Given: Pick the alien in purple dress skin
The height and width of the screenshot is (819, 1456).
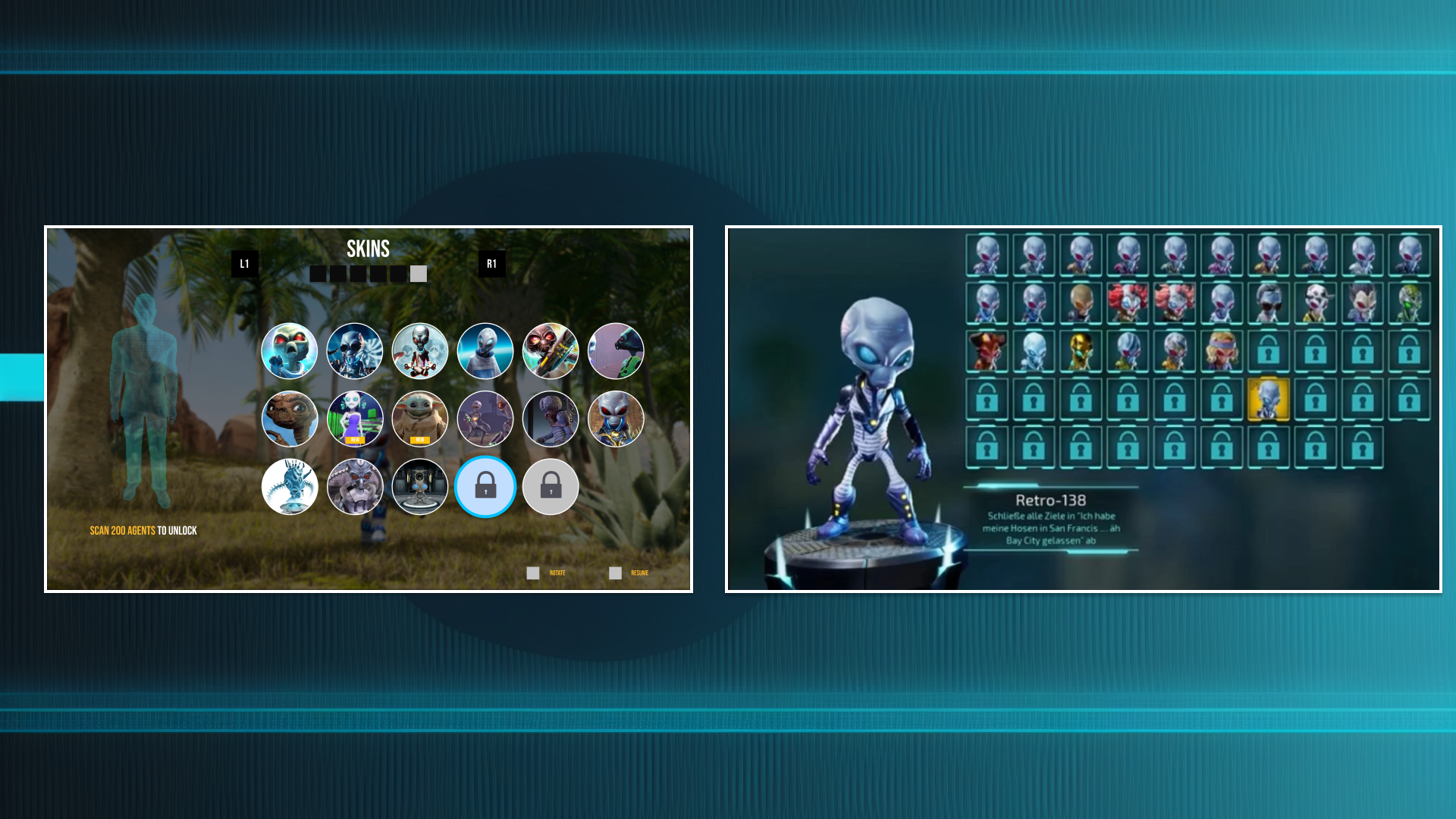Looking at the screenshot, I should [x=355, y=419].
